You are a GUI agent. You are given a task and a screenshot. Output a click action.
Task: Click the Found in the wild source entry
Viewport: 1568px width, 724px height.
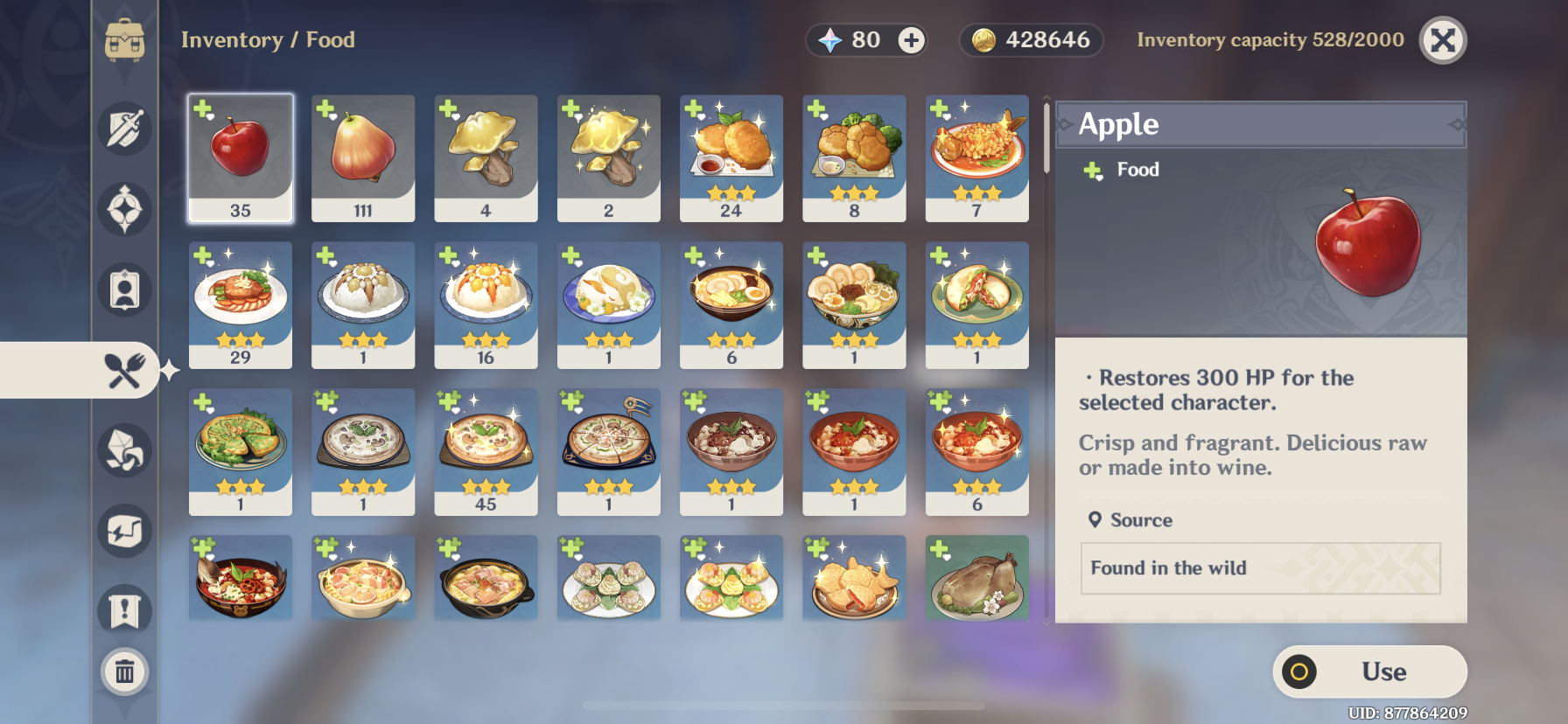(1259, 568)
